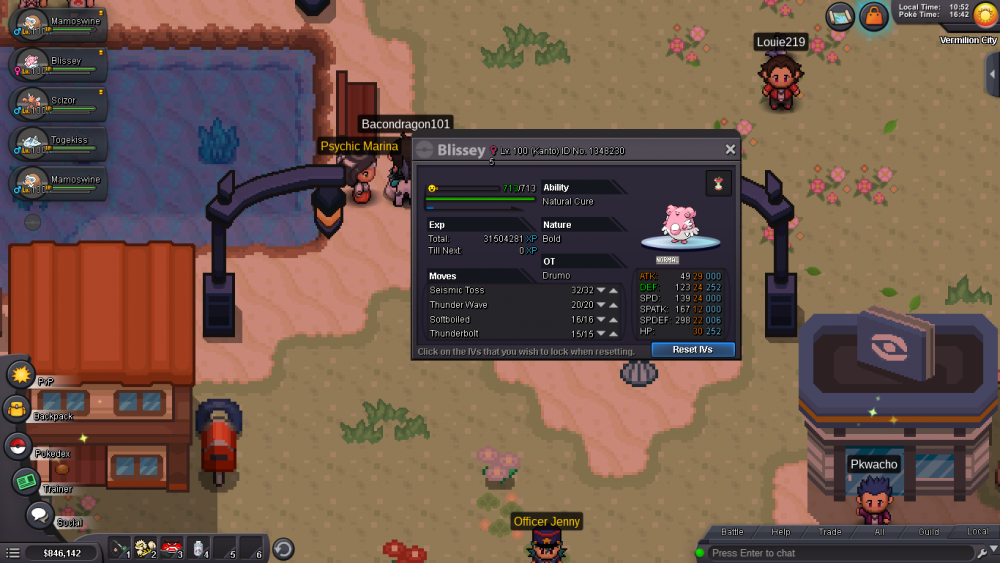Select Blissey's held item slot
The height and width of the screenshot is (563, 1000).
tap(718, 183)
